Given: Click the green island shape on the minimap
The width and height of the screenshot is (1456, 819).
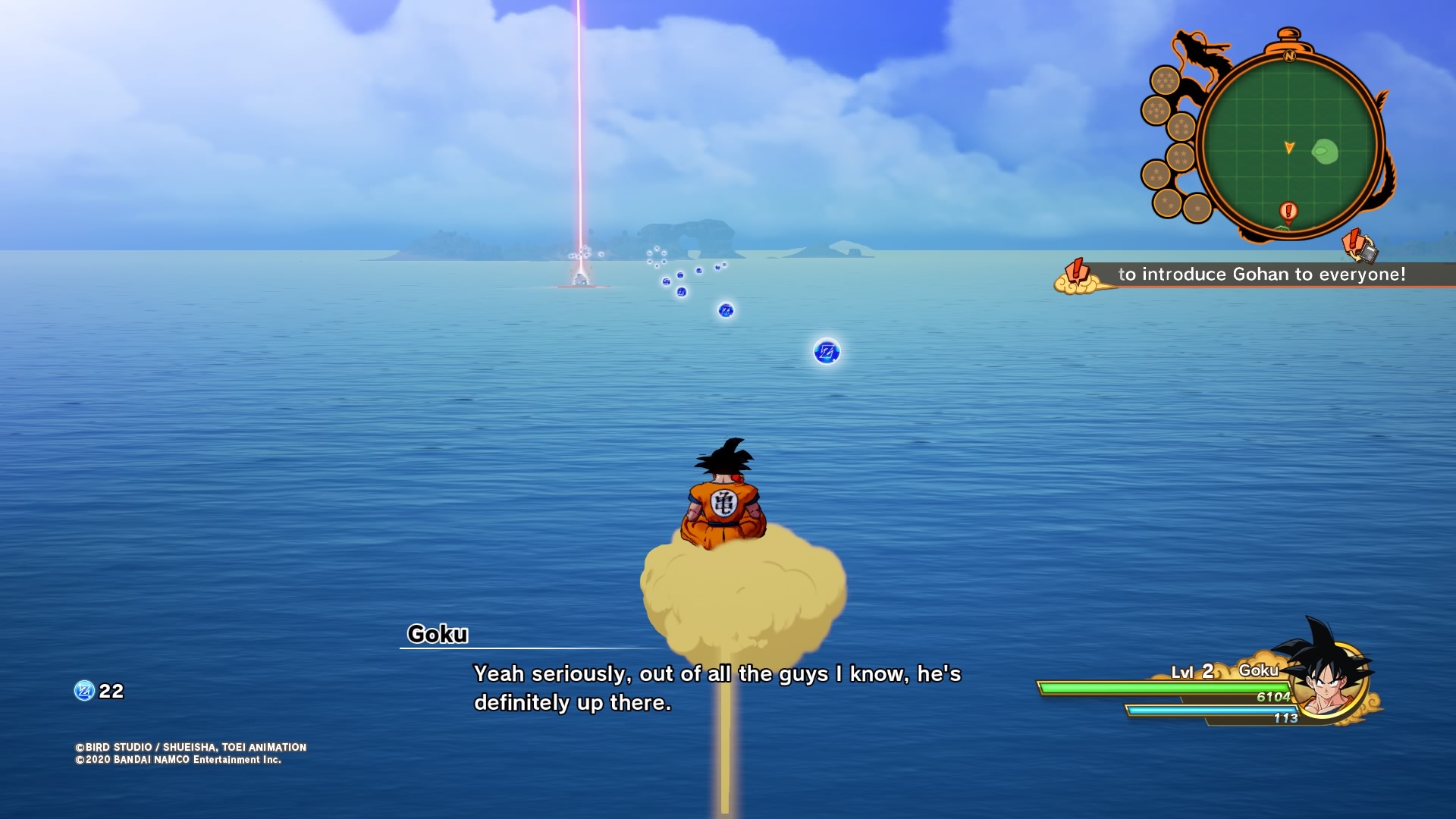Looking at the screenshot, I should click(x=1325, y=152).
